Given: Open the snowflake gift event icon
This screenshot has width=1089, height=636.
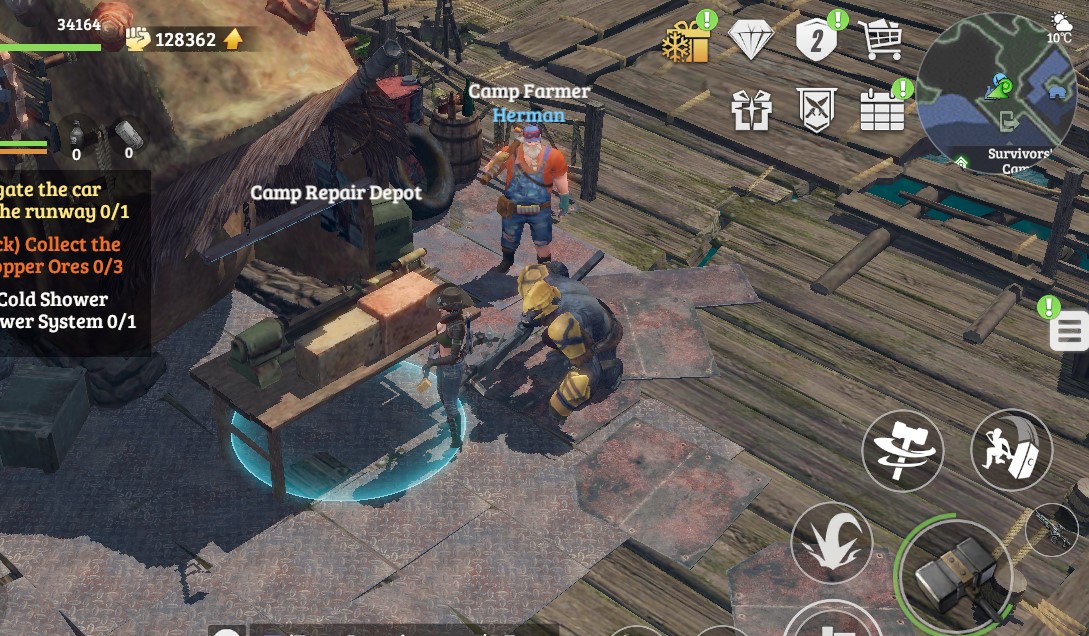Looking at the screenshot, I should pos(686,42).
